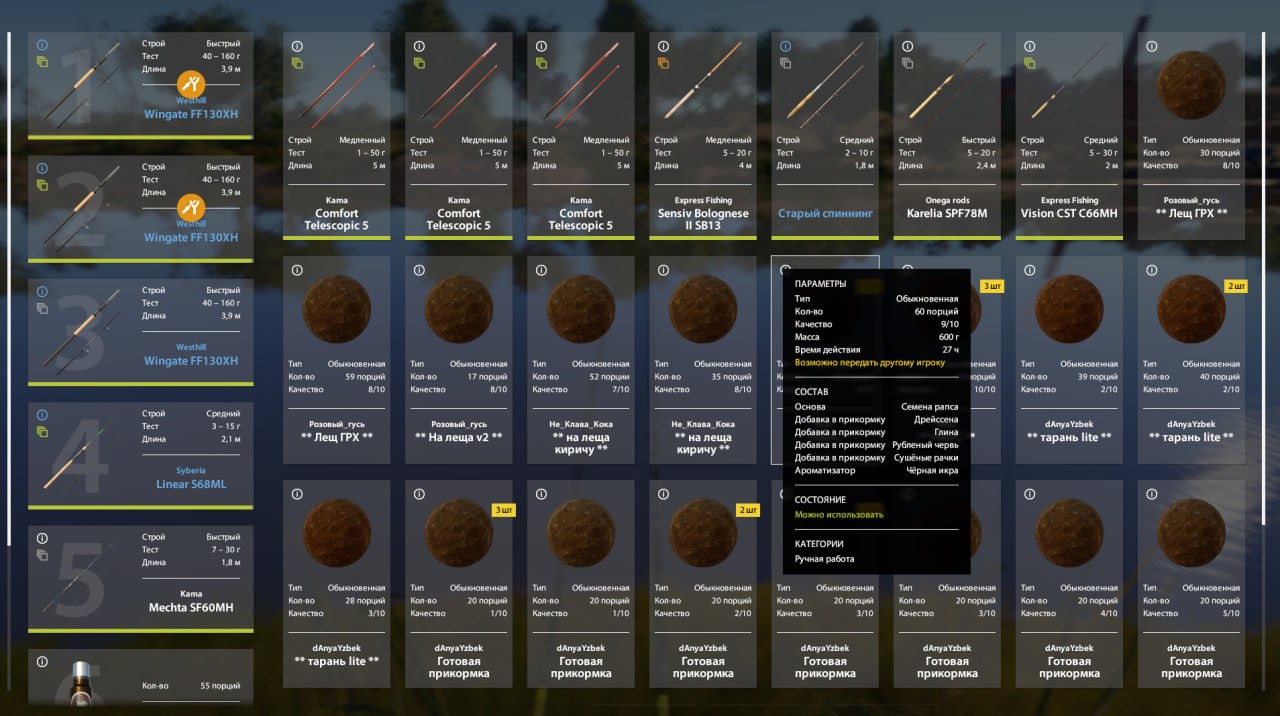Select the Karelia SPF78M rod card
This screenshot has height=716, width=1280.
947,135
